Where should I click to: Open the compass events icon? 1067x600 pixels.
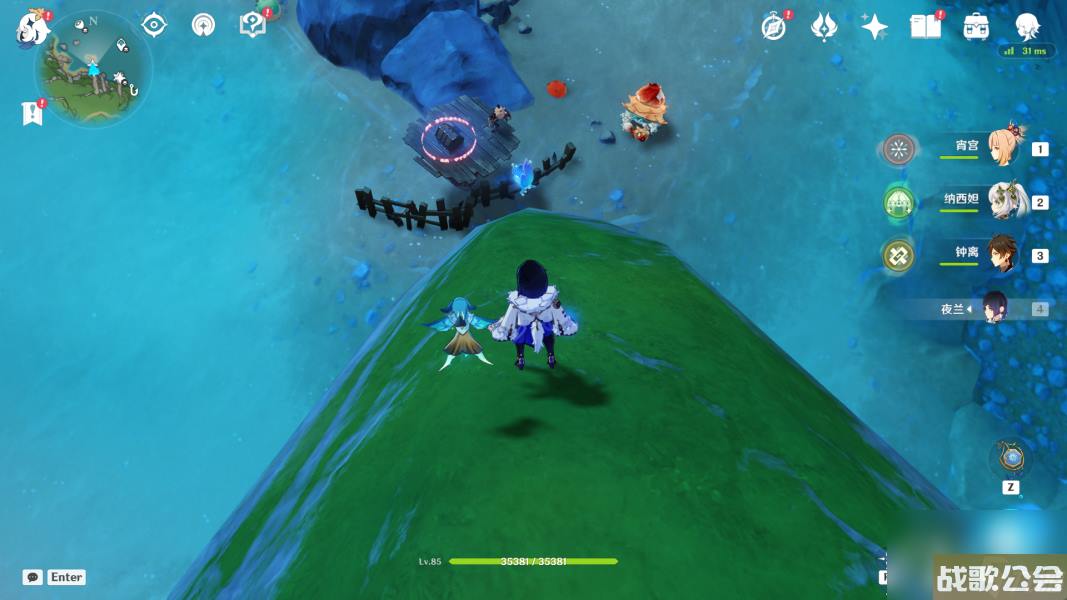pos(773,27)
